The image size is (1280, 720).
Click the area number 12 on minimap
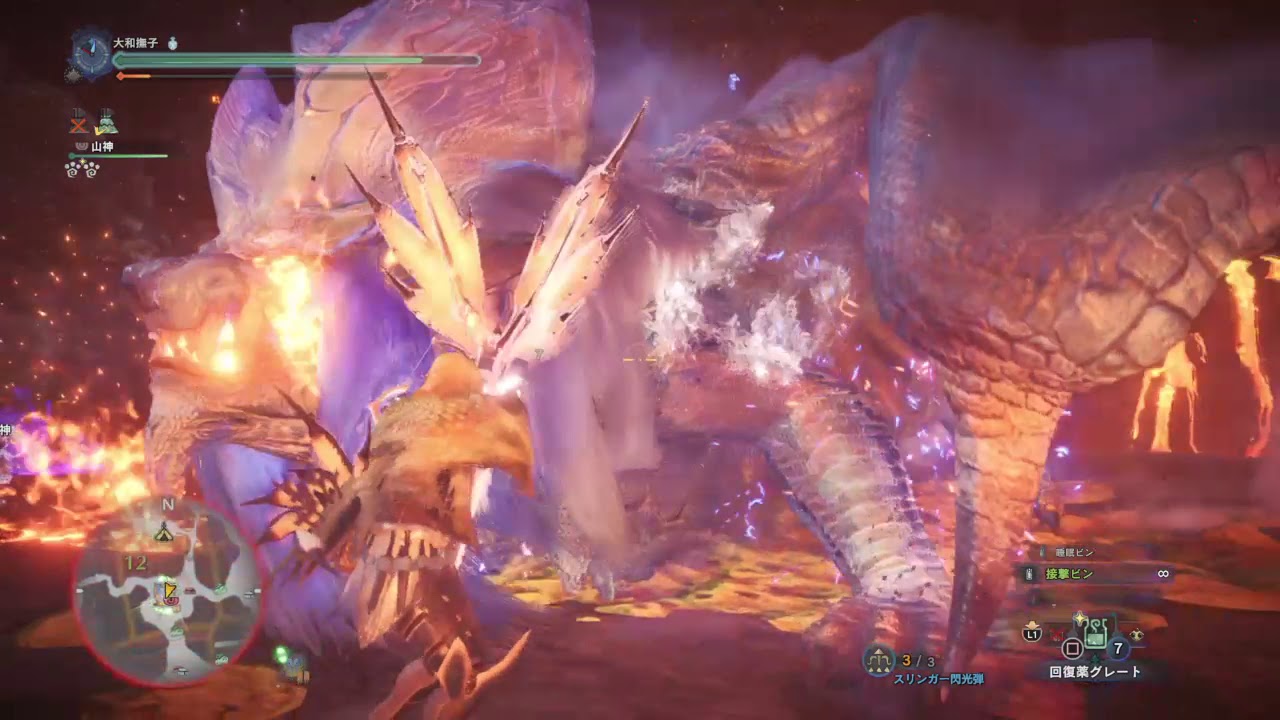coord(135,562)
